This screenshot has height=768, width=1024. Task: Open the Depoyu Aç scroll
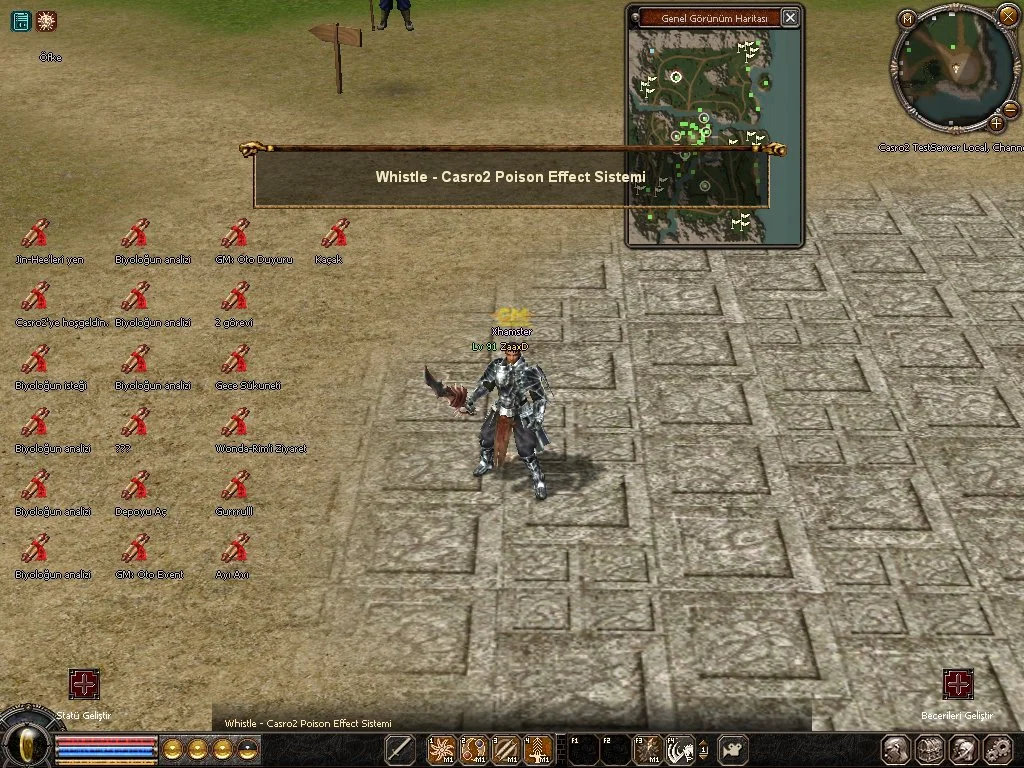pos(136,486)
